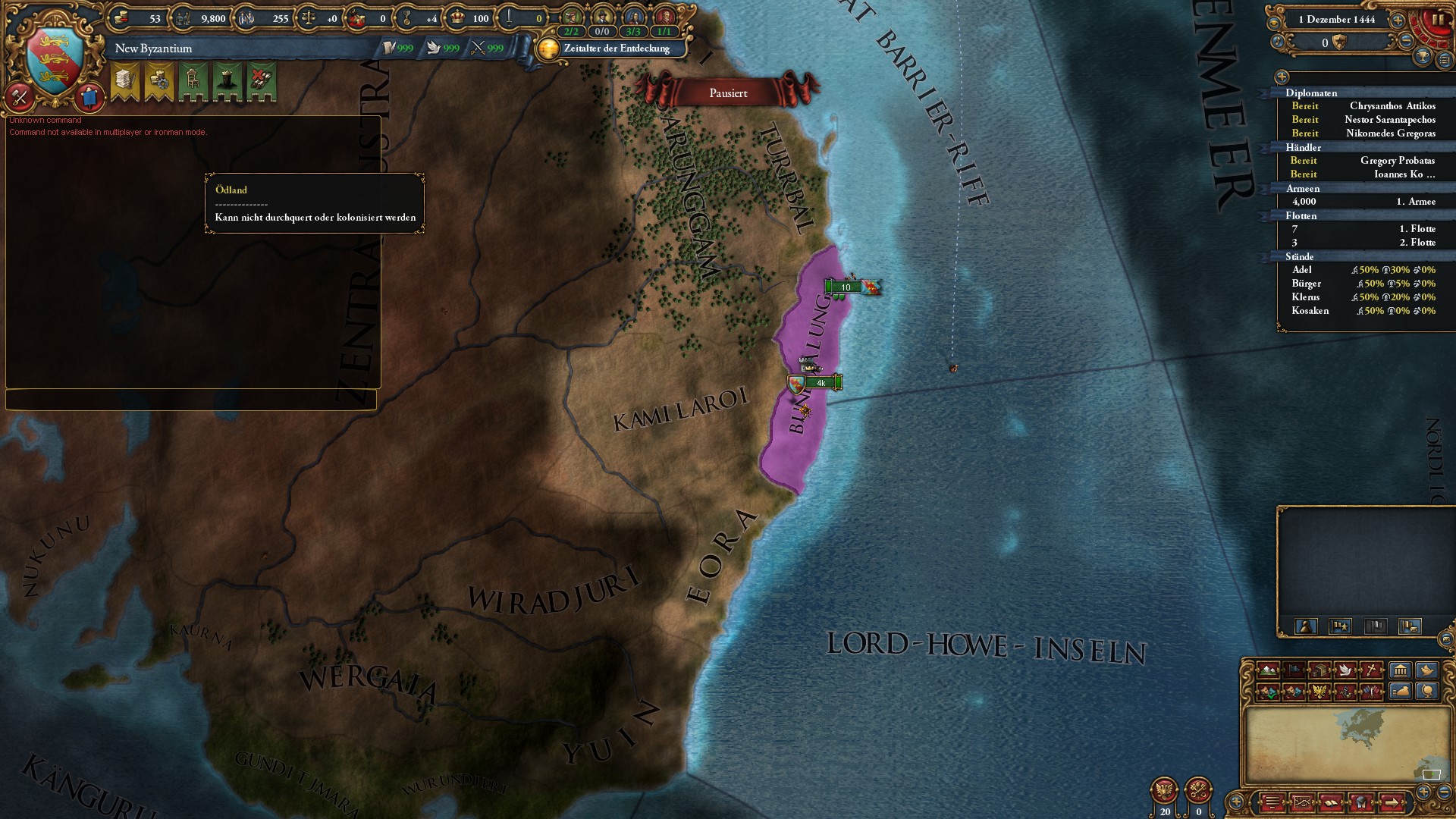Open the buildings mapmode temple icon
This screenshot has height=819, width=1456.
(x=1400, y=670)
